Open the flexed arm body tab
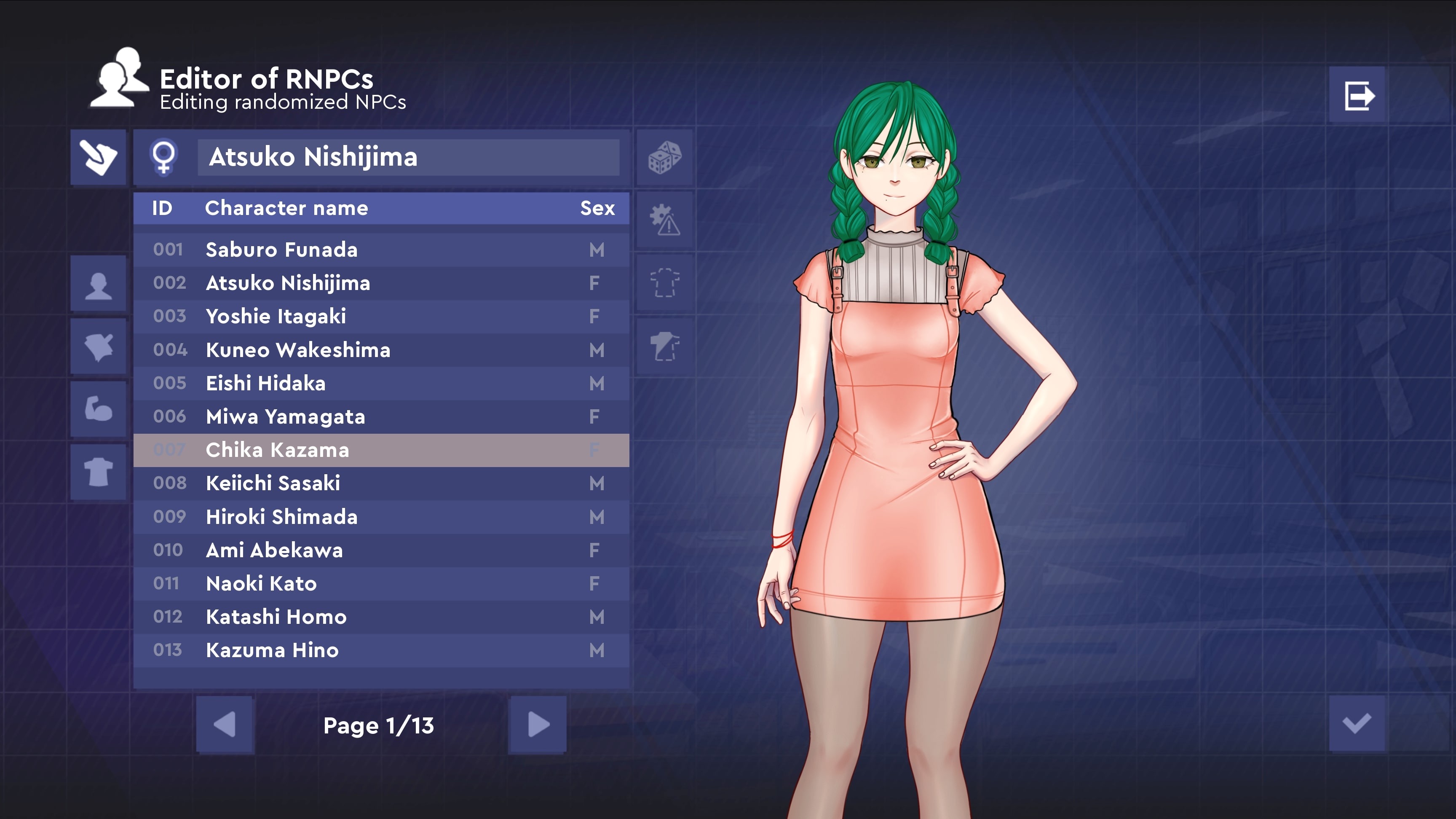This screenshot has width=1456, height=819. [98, 409]
